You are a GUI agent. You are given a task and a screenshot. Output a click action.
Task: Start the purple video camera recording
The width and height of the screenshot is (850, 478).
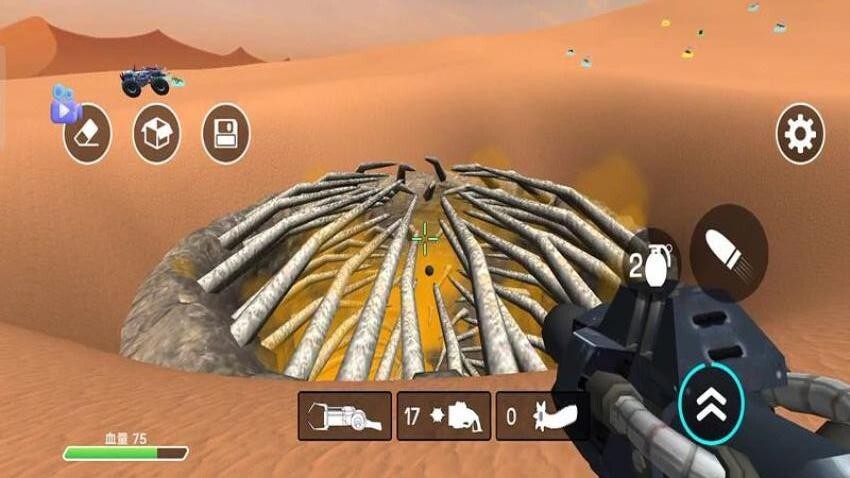(x=65, y=103)
